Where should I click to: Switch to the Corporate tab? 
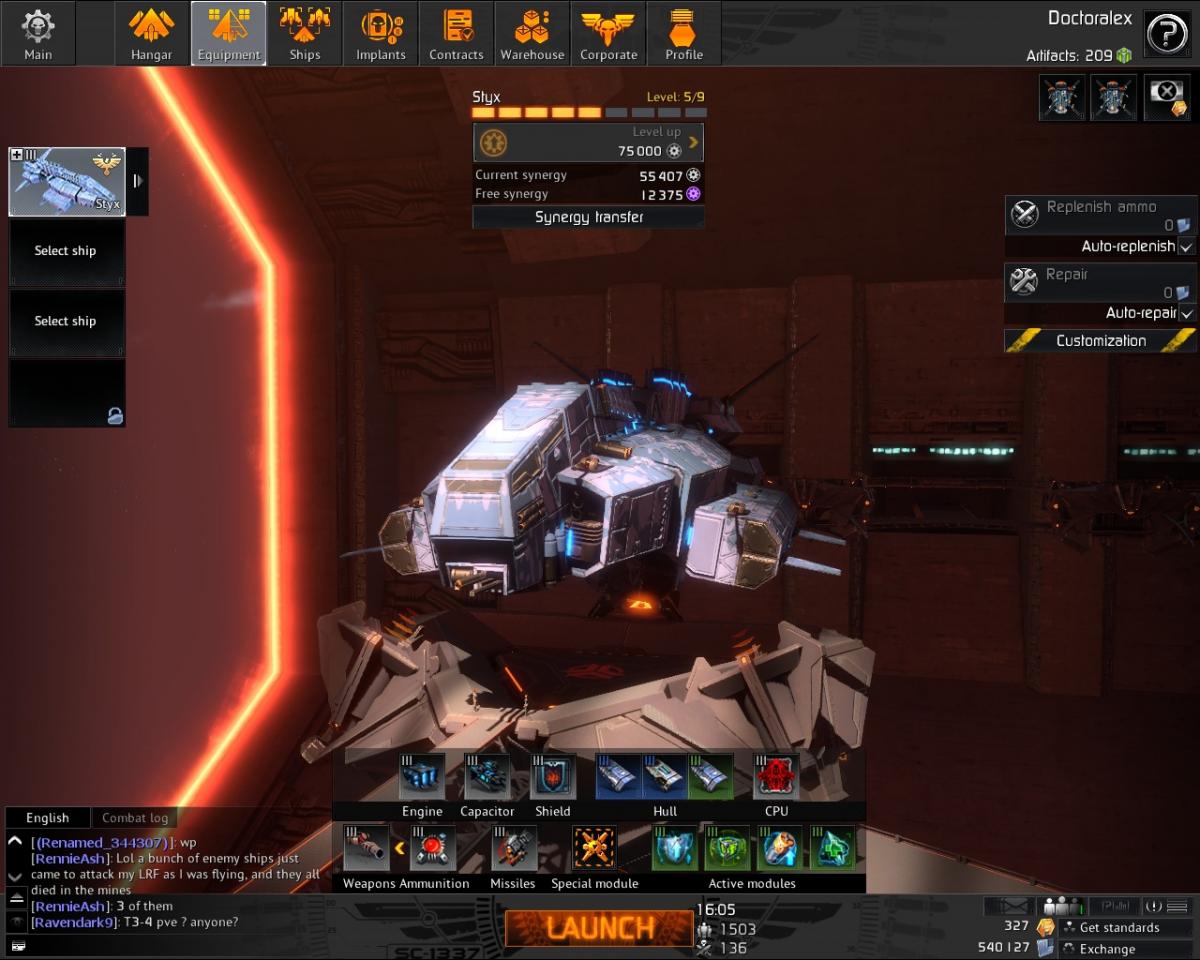pos(609,34)
